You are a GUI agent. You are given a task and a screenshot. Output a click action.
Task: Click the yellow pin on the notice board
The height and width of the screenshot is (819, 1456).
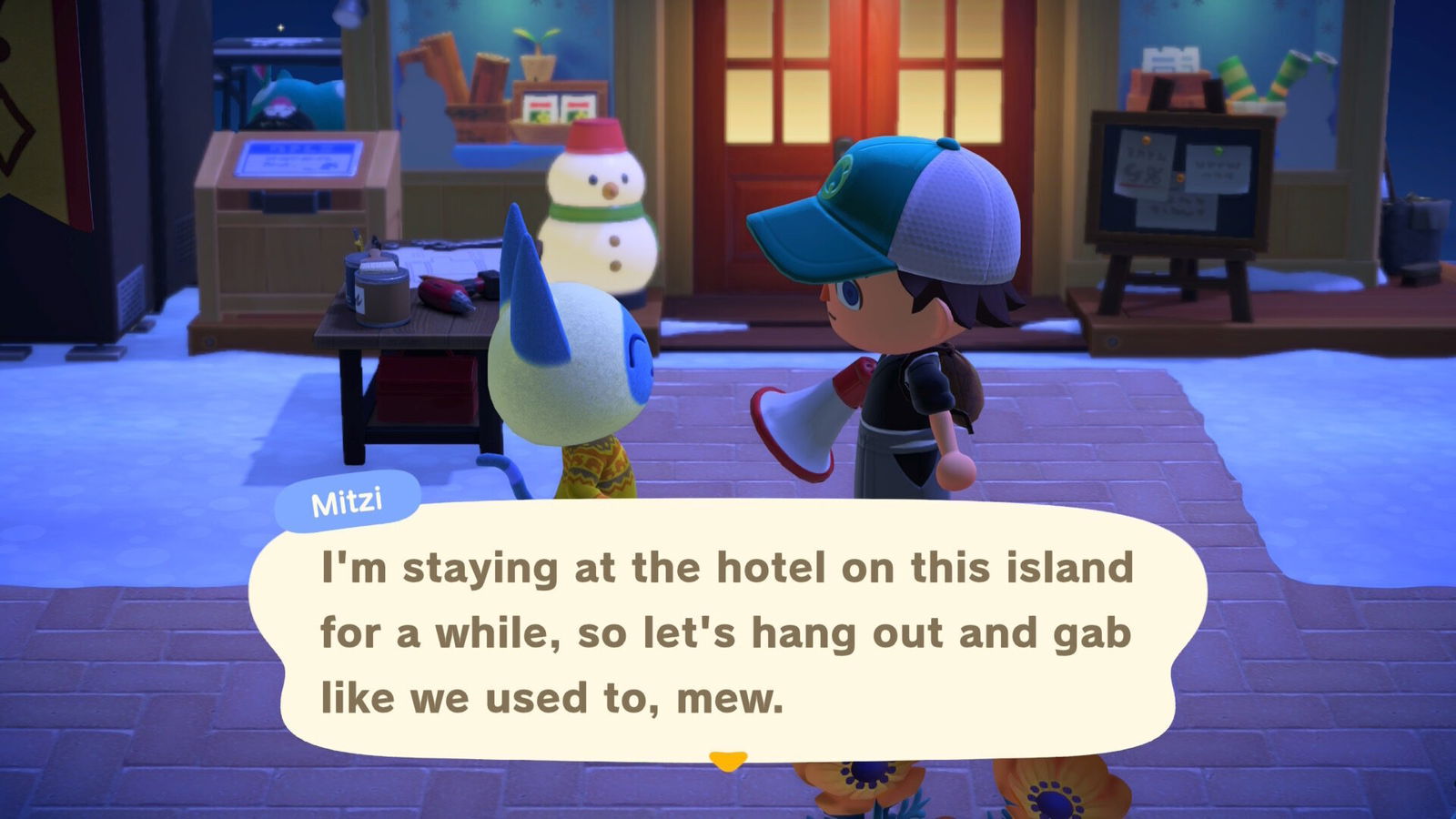pyautogui.click(x=1147, y=140)
